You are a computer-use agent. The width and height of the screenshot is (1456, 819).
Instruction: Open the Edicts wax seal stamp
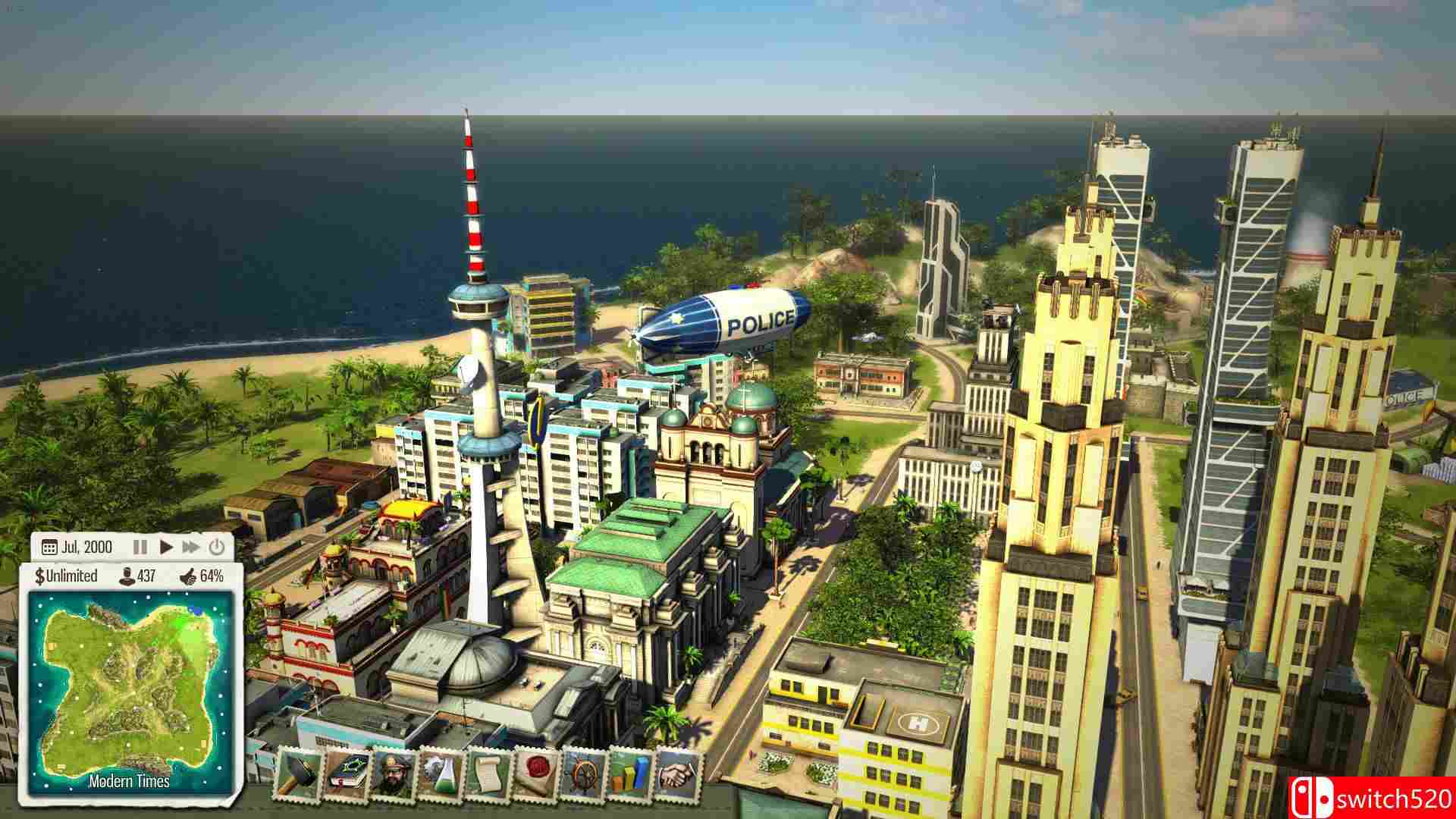point(535,775)
